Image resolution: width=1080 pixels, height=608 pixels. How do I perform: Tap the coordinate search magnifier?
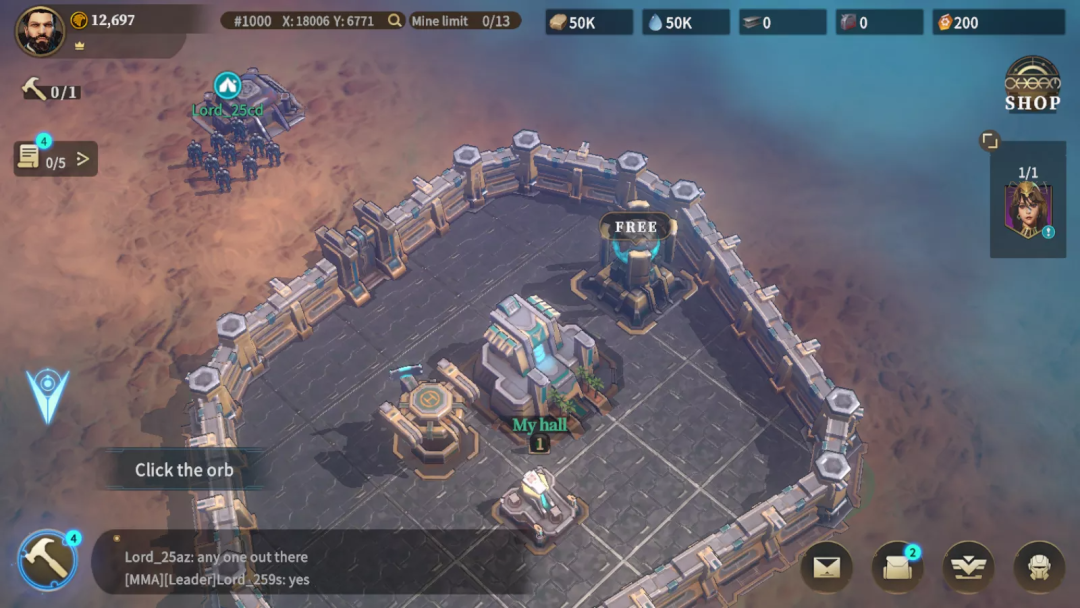tap(395, 21)
